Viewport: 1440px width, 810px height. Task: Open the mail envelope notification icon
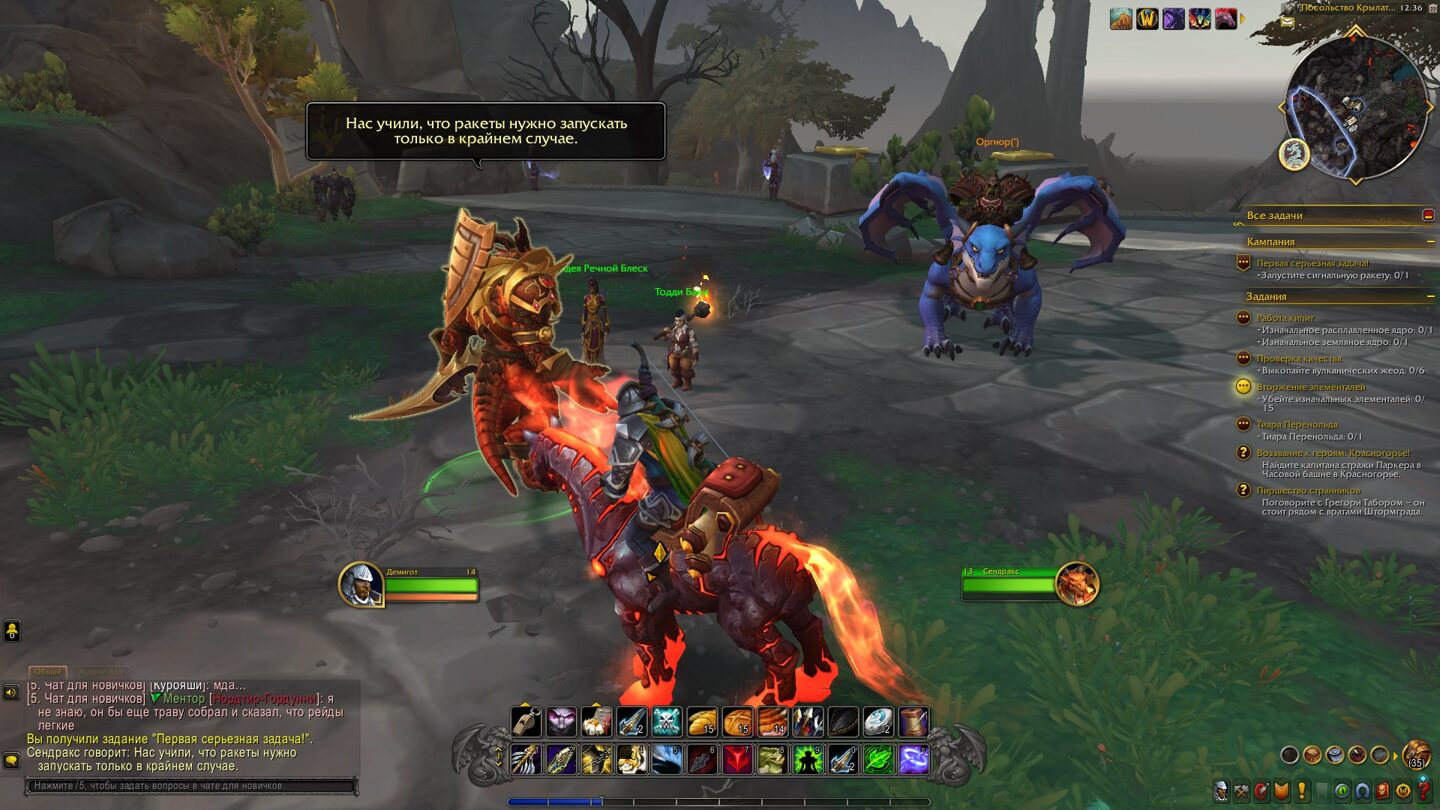[x=1288, y=22]
